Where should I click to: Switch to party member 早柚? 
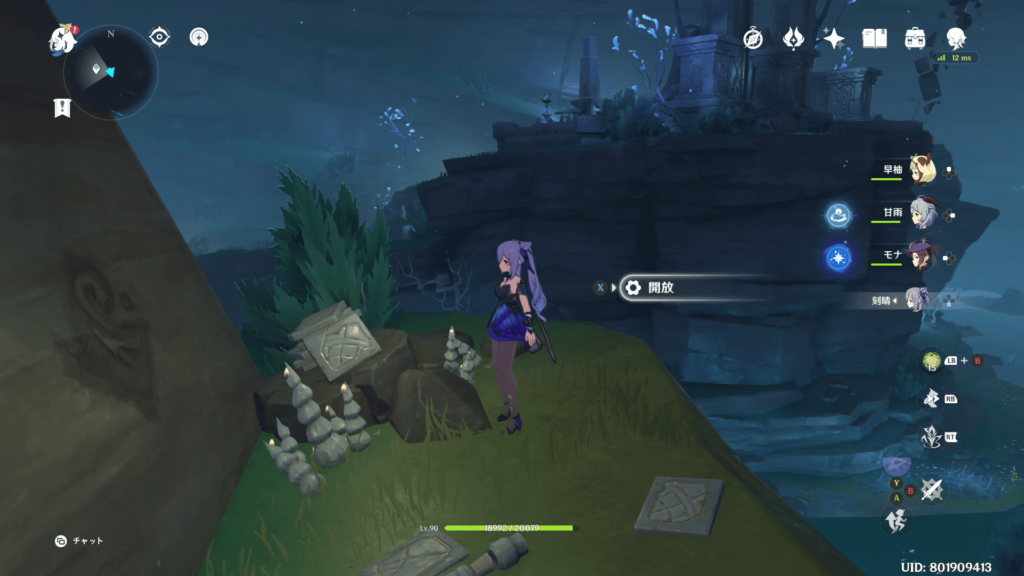(922, 170)
